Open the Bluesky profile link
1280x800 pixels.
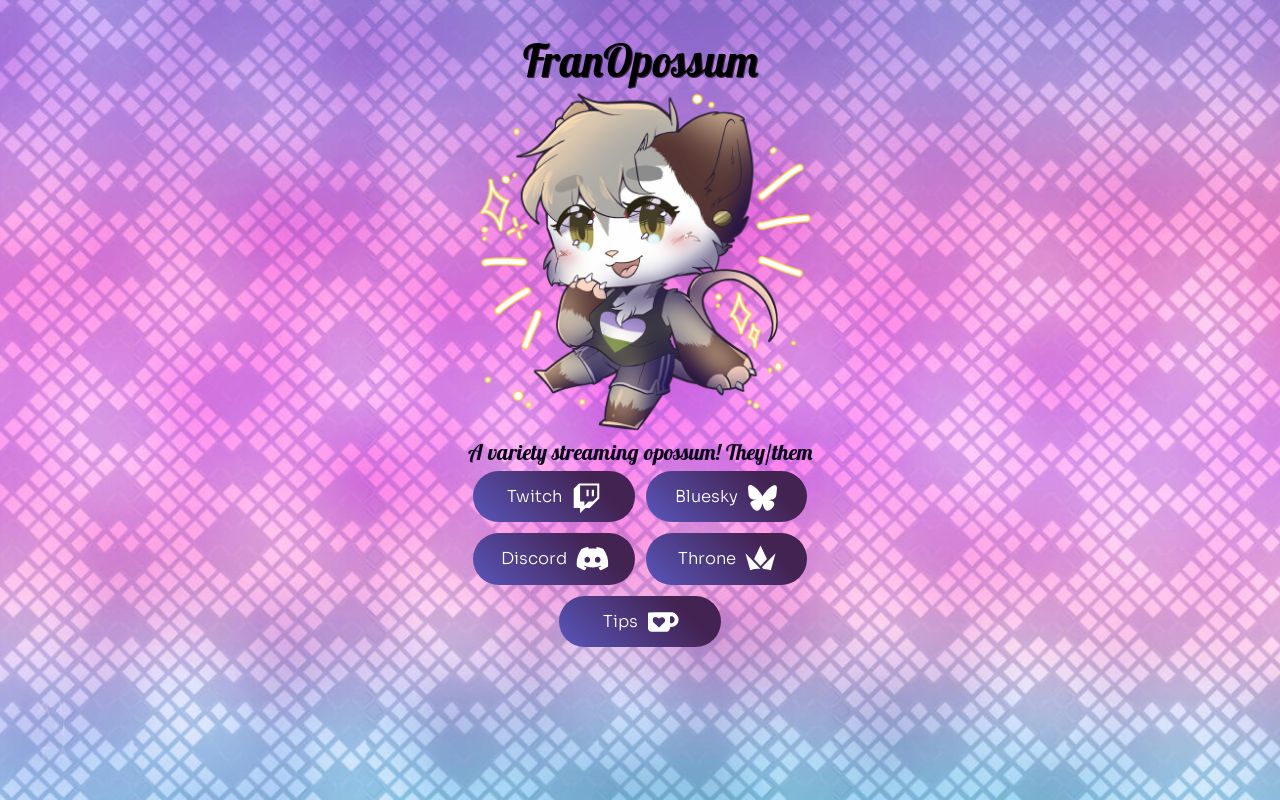coord(726,496)
